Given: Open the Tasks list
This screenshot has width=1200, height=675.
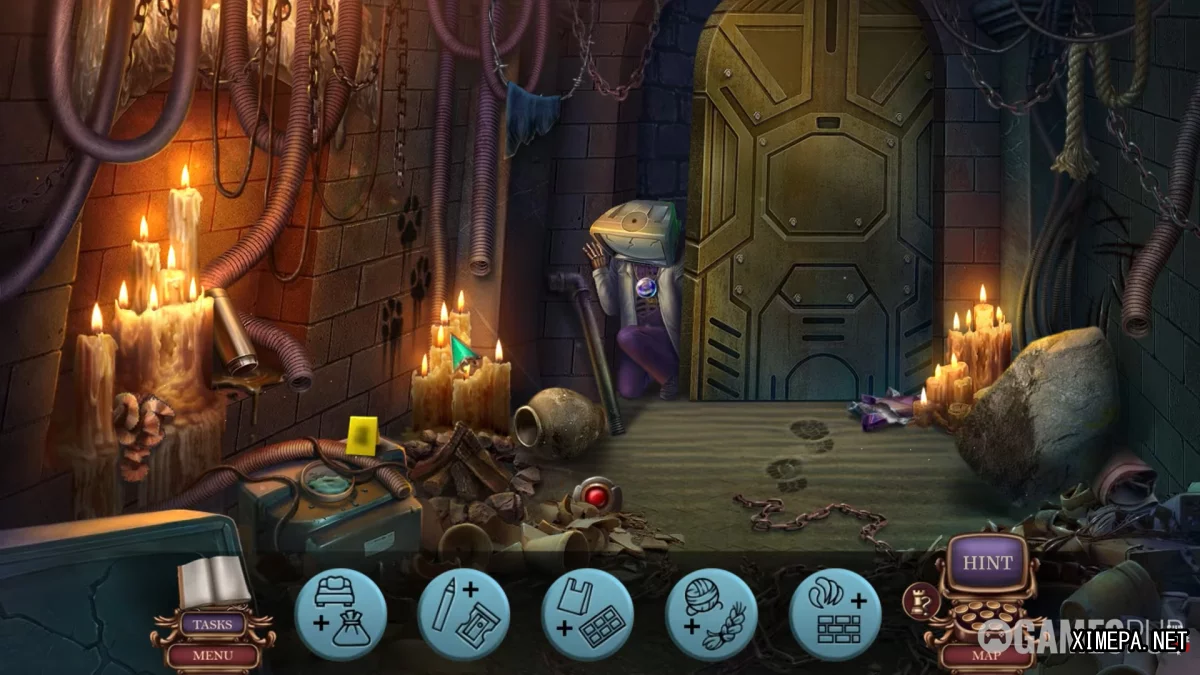Looking at the screenshot, I should click(212, 625).
